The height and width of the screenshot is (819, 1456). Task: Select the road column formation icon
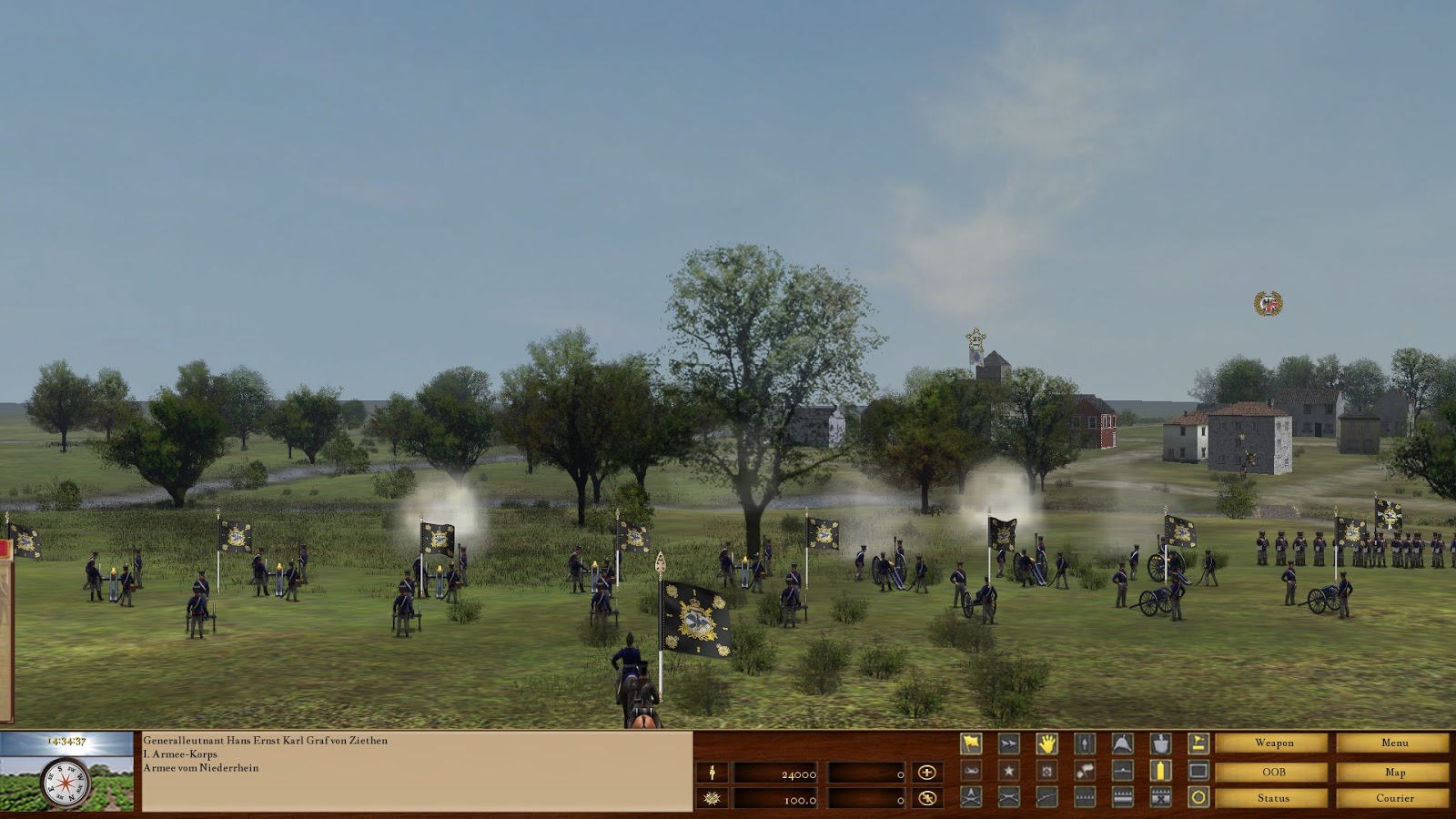click(x=1085, y=744)
